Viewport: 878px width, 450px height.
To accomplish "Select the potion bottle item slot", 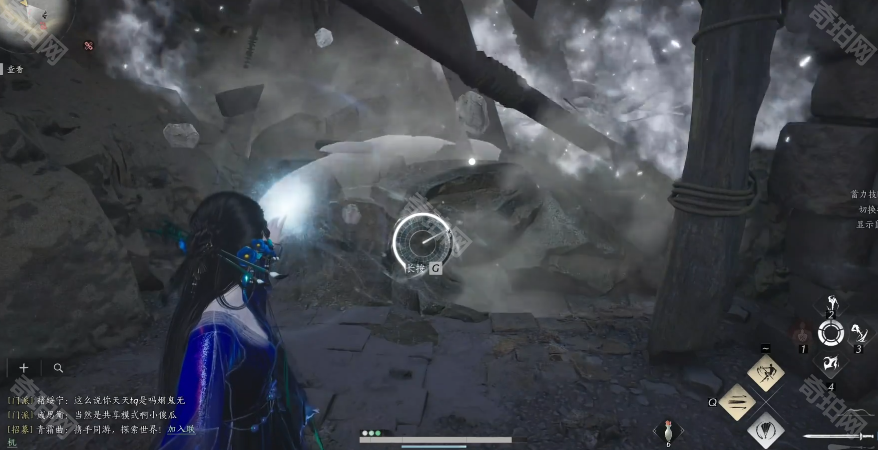I will (x=667, y=430).
